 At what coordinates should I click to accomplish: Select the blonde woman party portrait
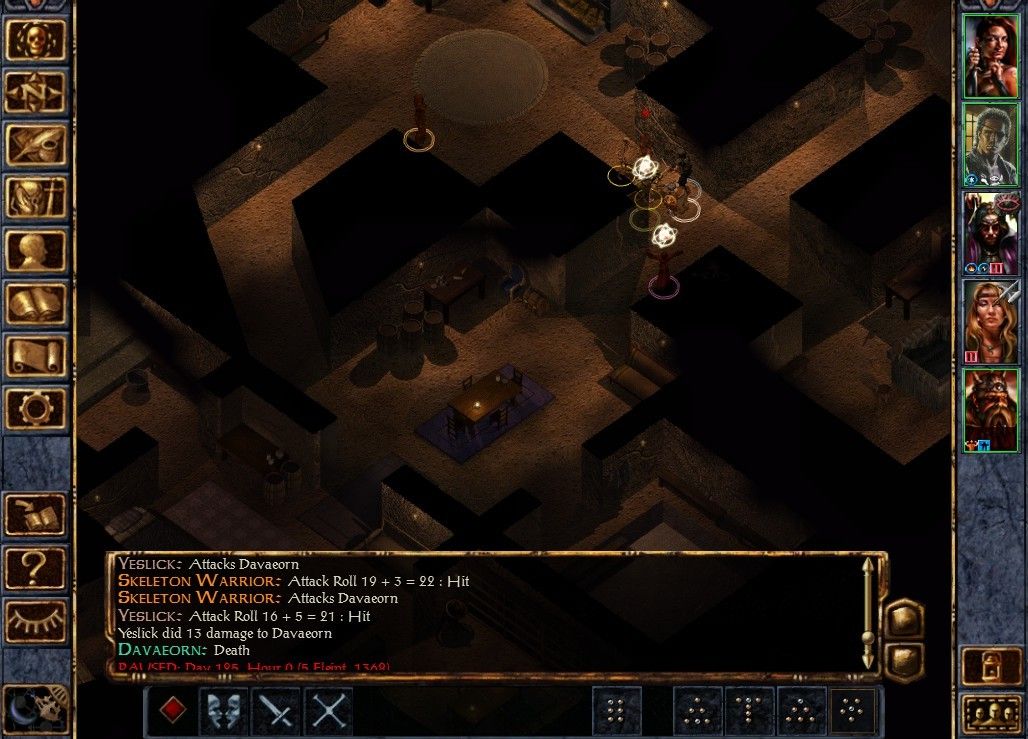990,322
